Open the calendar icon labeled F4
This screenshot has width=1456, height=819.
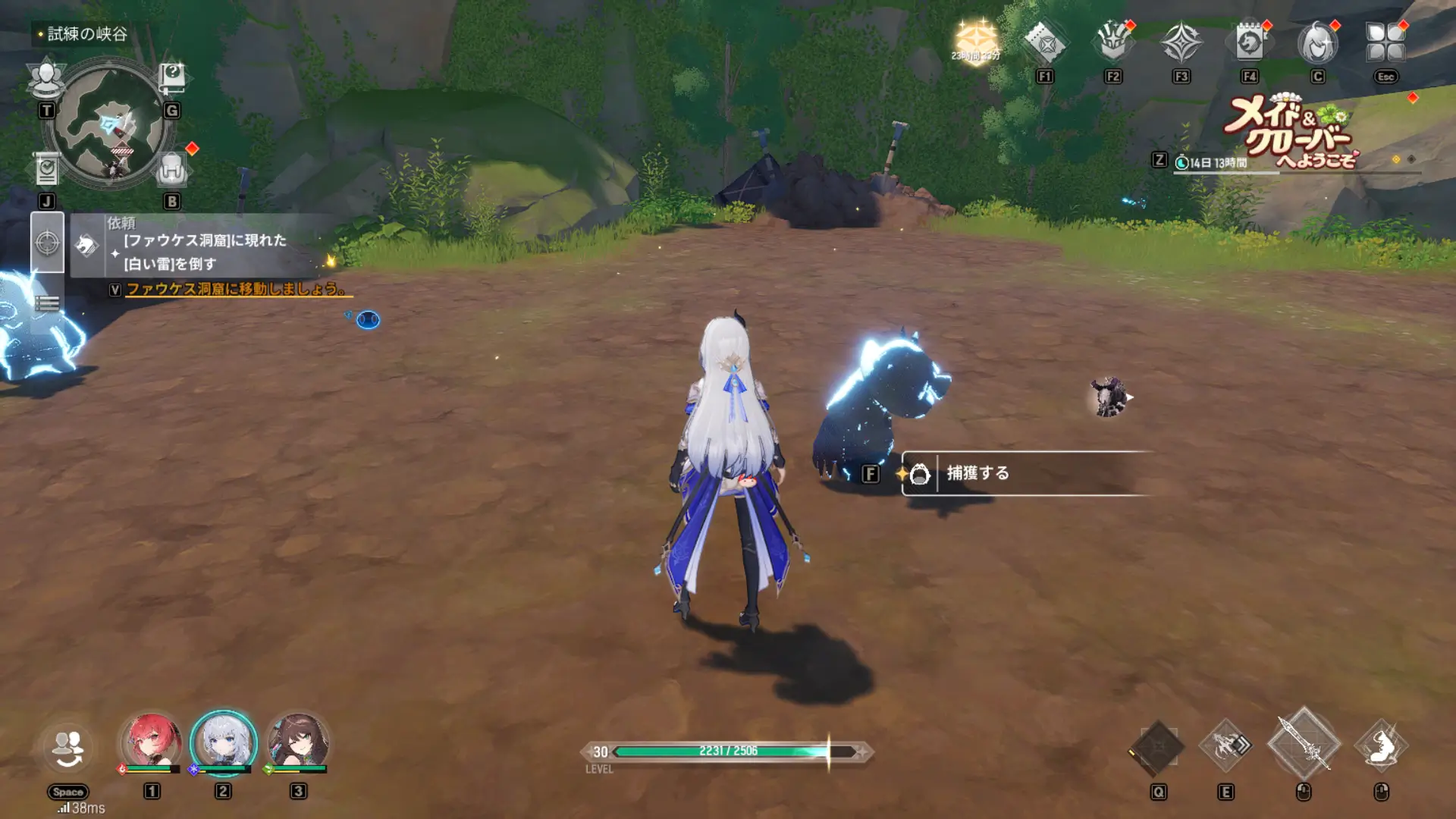pyautogui.click(x=1249, y=43)
